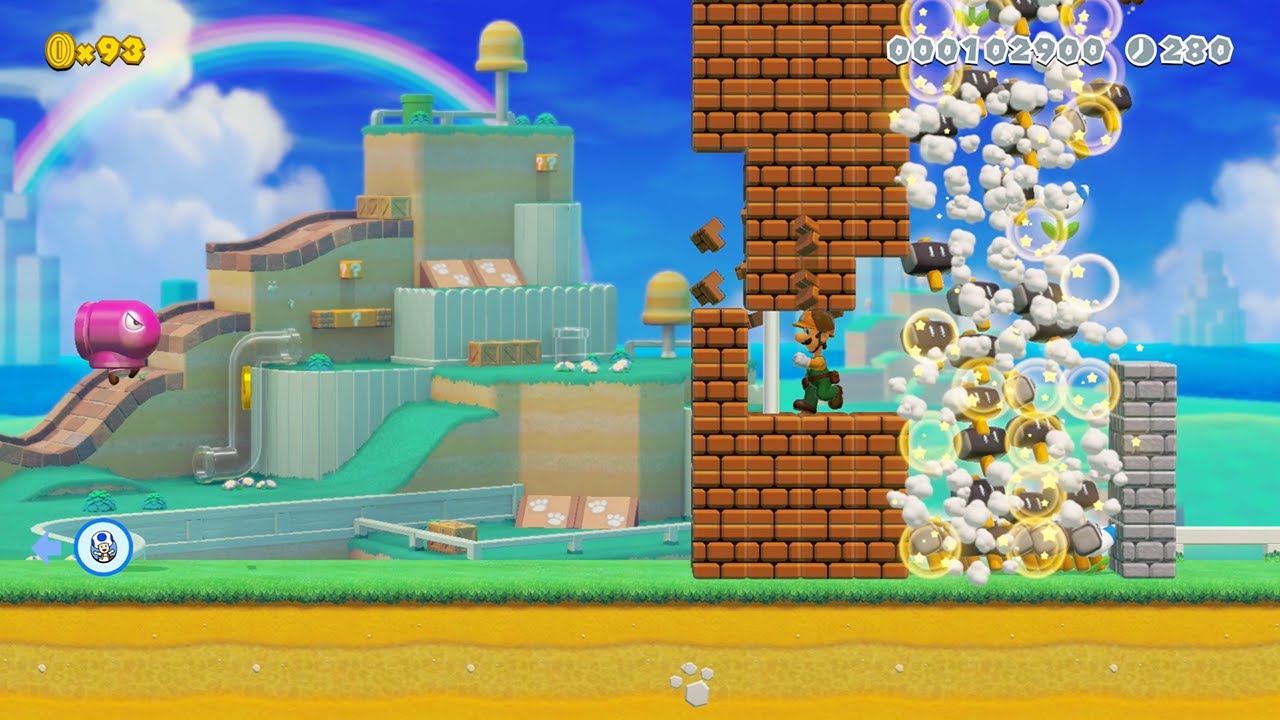The width and height of the screenshot is (1280, 720).
Task: Click the Toad off-screen player indicator
Action: coord(103,547)
